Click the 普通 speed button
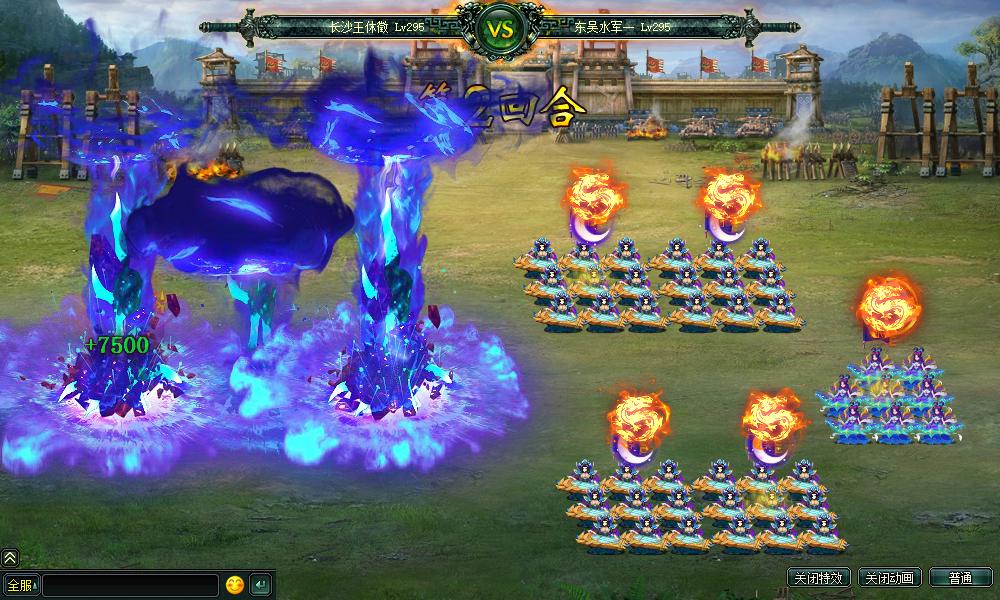This screenshot has width=1000, height=600. coord(960,578)
